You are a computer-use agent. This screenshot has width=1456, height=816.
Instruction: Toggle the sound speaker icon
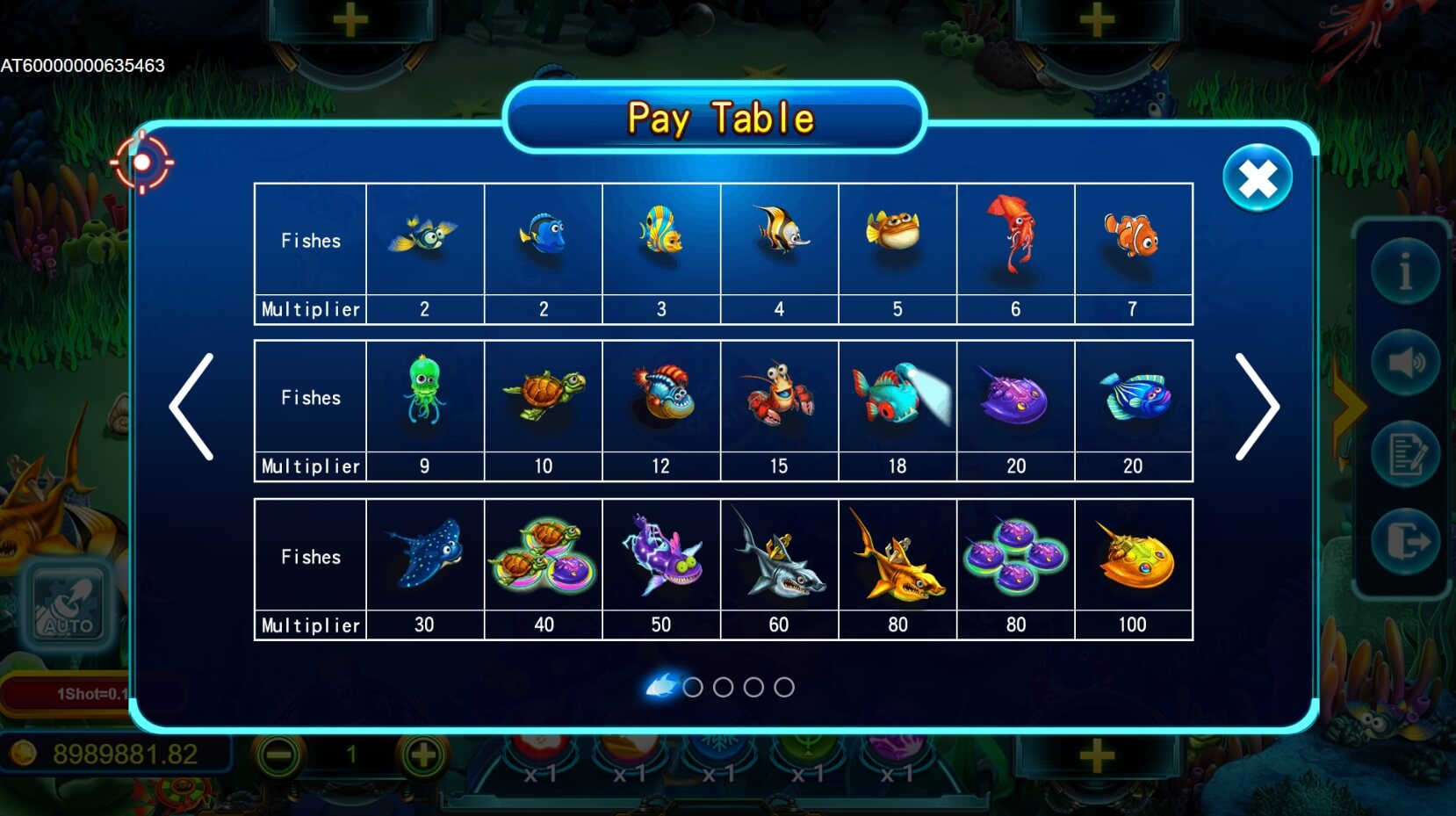pos(1405,362)
